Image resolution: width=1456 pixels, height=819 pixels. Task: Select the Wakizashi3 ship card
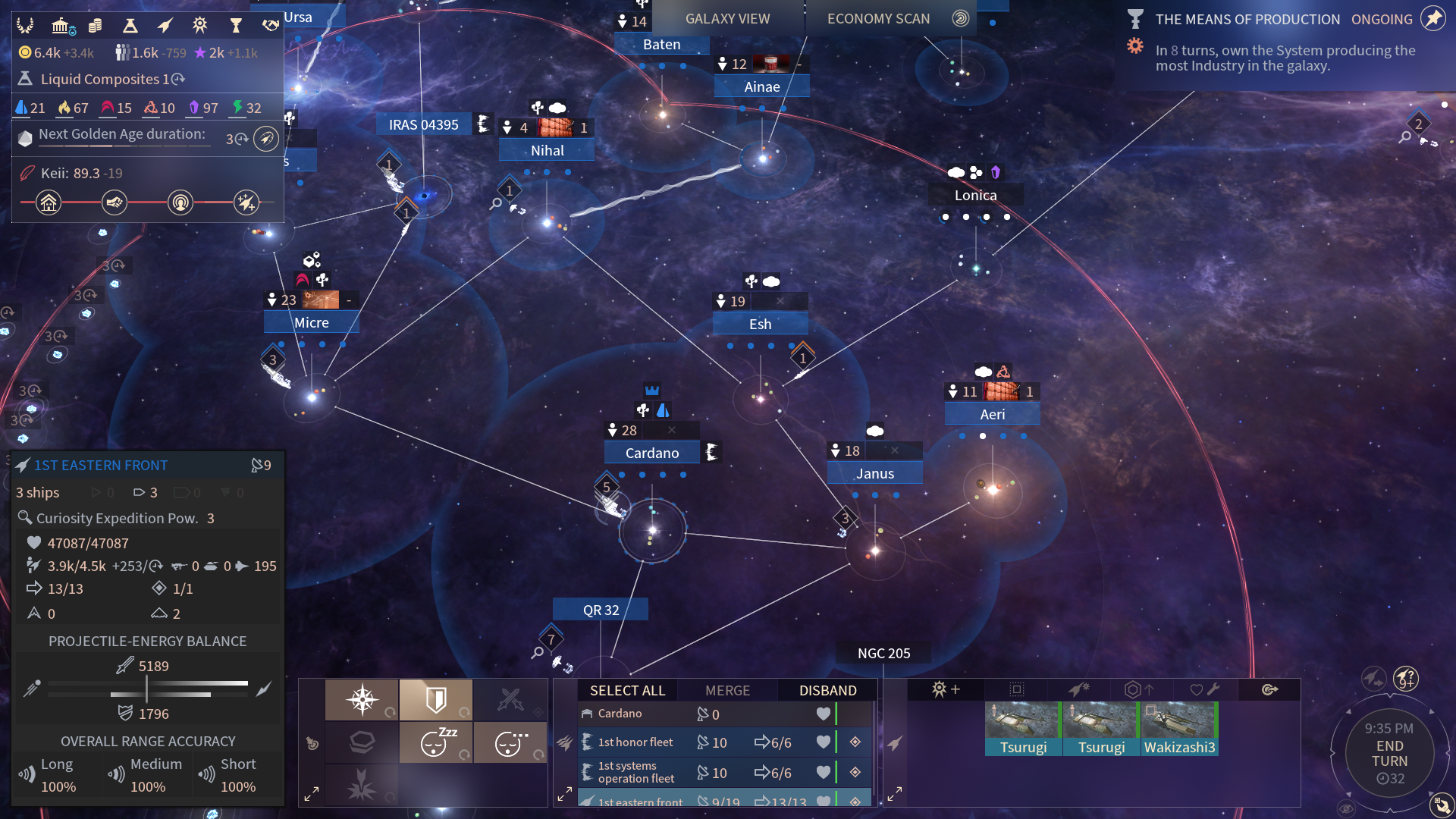point(1179,730)
